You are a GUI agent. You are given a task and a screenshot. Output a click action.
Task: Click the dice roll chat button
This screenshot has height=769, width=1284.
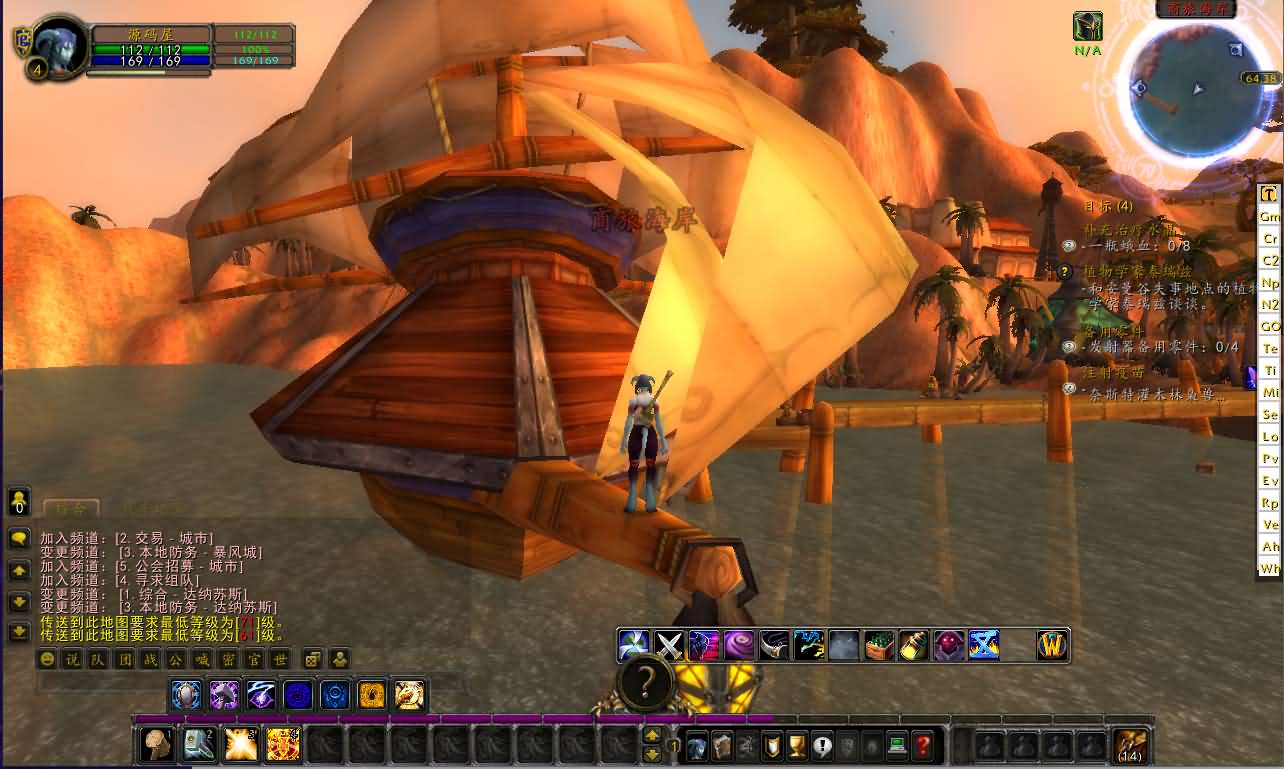pos(313,659)
